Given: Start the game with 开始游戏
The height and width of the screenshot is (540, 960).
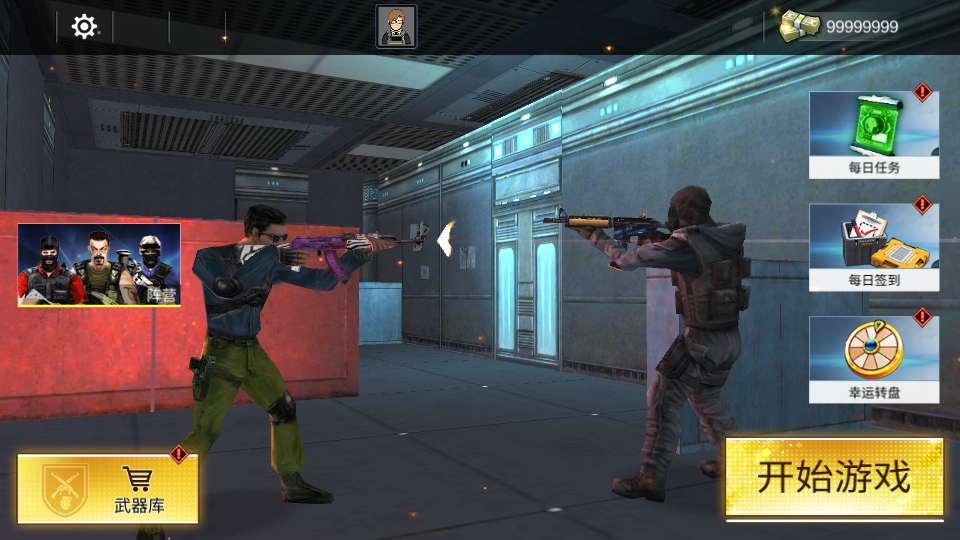Looking at the screenshot, I should [834, 478].
